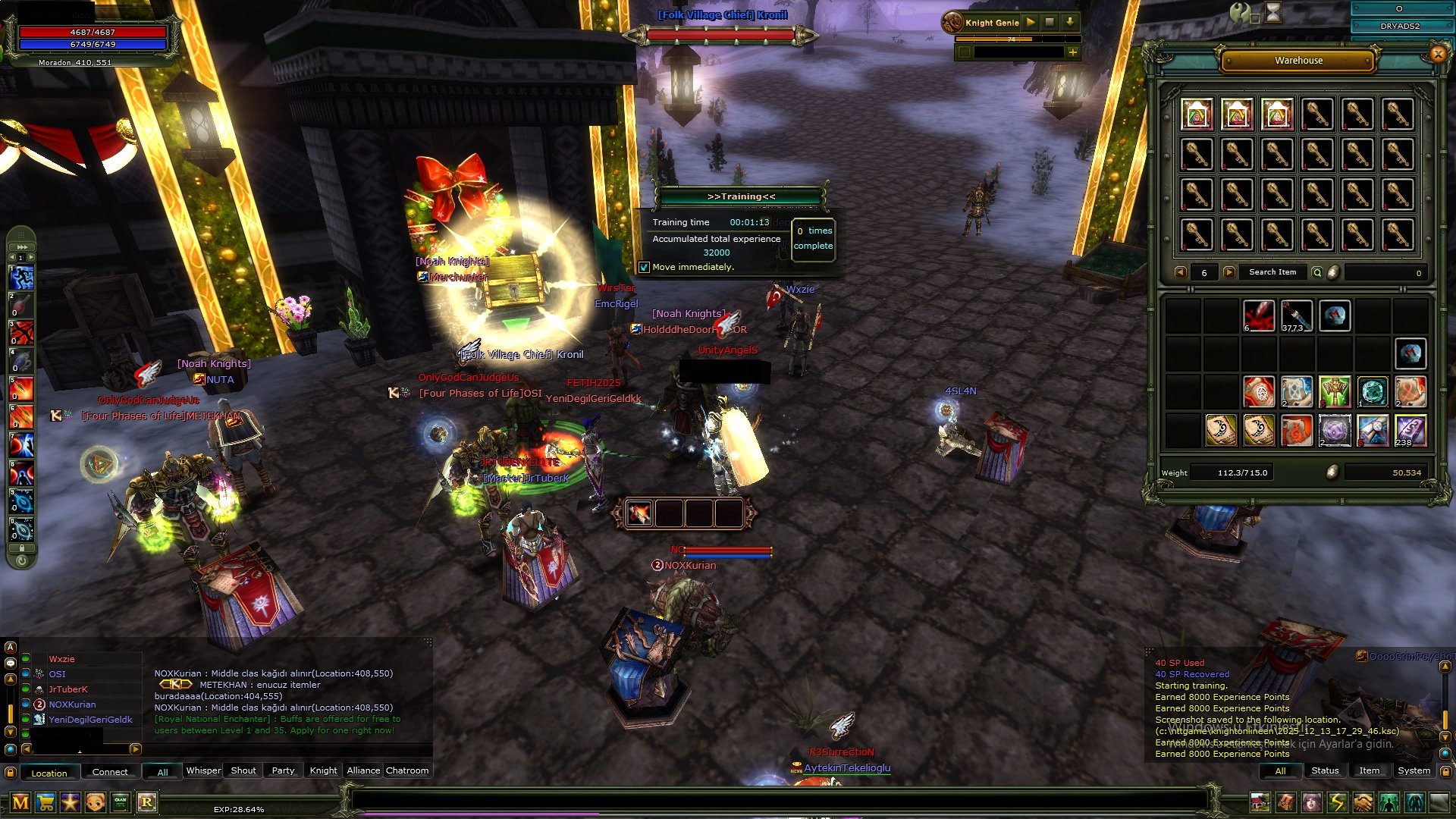The image size is (1456, 819).
Task: Select NOXKurian in the player list
Action: (72, 704)
